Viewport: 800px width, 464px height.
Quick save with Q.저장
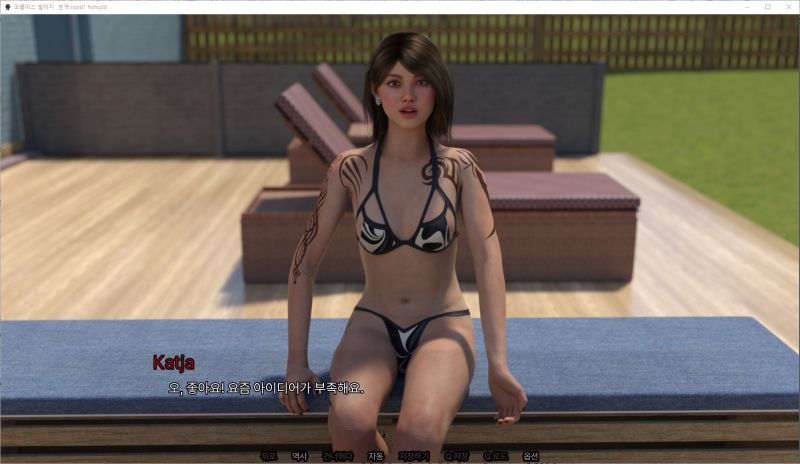click(456, 456)
